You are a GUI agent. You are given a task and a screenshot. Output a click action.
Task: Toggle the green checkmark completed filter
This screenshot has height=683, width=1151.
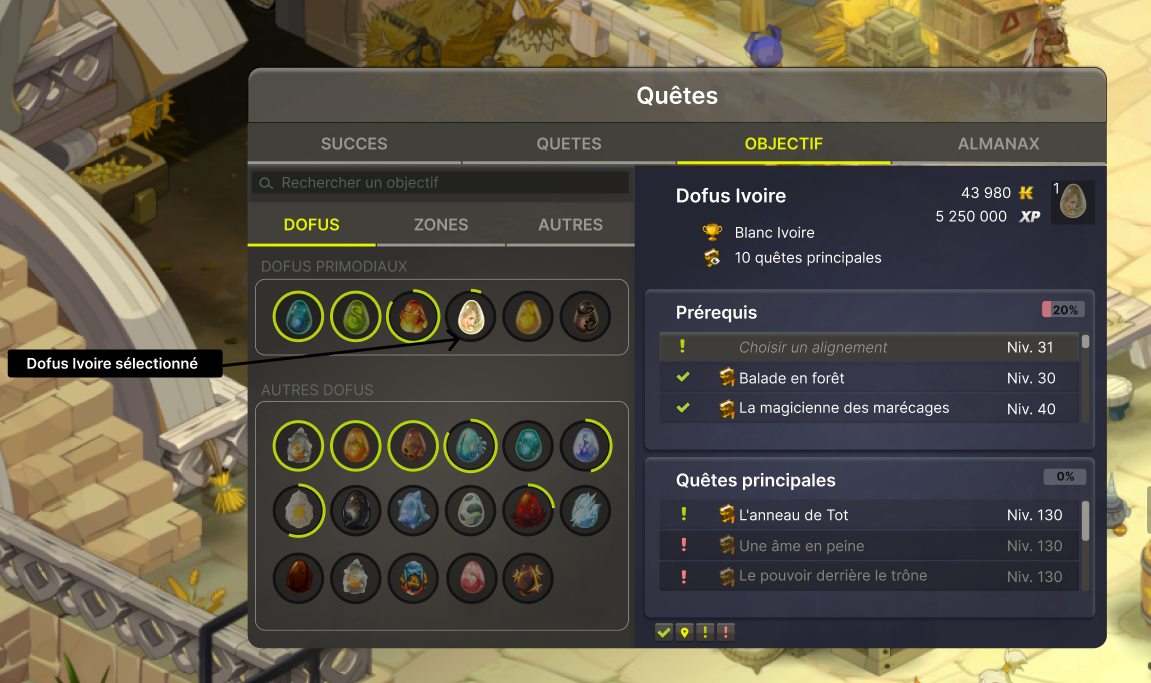664,632
